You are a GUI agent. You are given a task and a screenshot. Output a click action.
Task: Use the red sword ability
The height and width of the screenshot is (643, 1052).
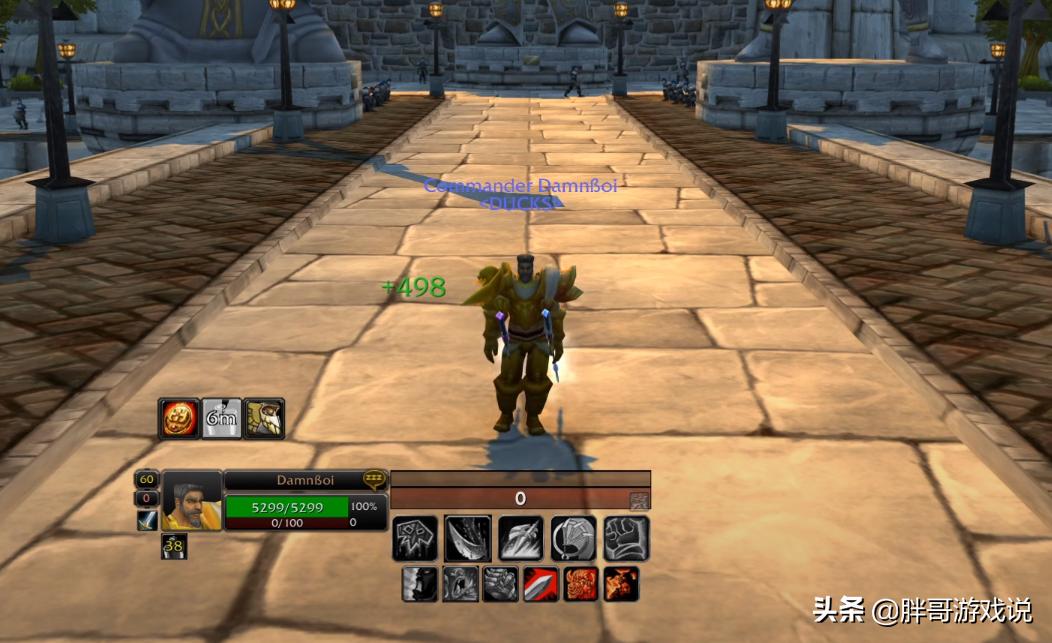click(x=541, y=584)
